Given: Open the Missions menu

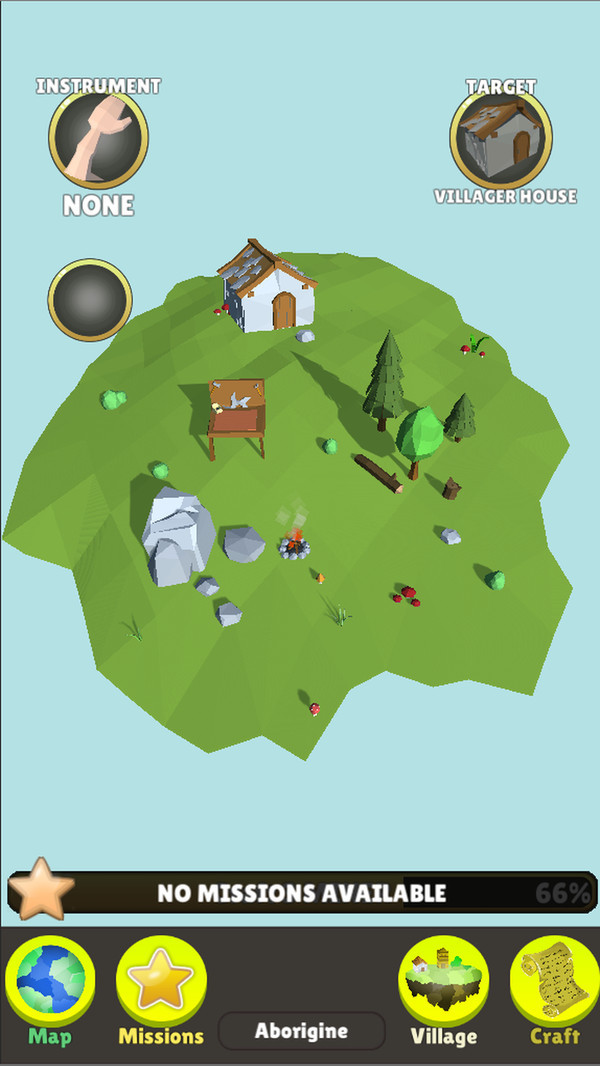Looking at the screenshot, I should (161, 989).
